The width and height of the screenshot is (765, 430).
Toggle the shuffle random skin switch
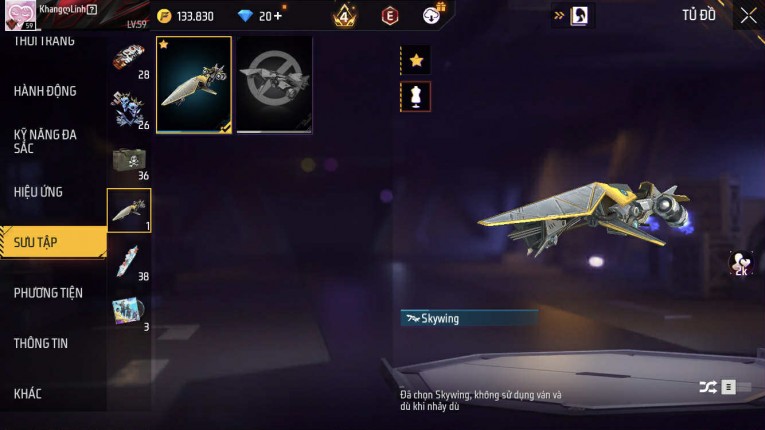point(718,387)
